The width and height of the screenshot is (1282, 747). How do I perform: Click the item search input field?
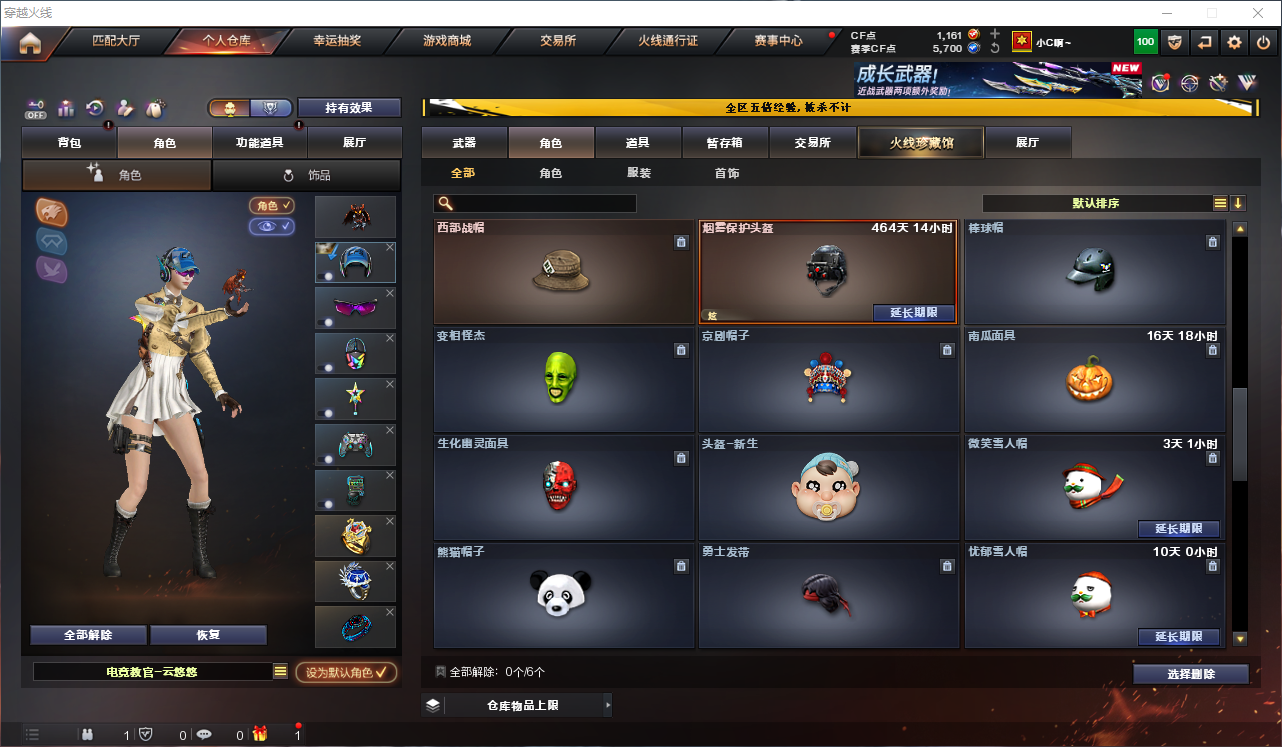535,202
